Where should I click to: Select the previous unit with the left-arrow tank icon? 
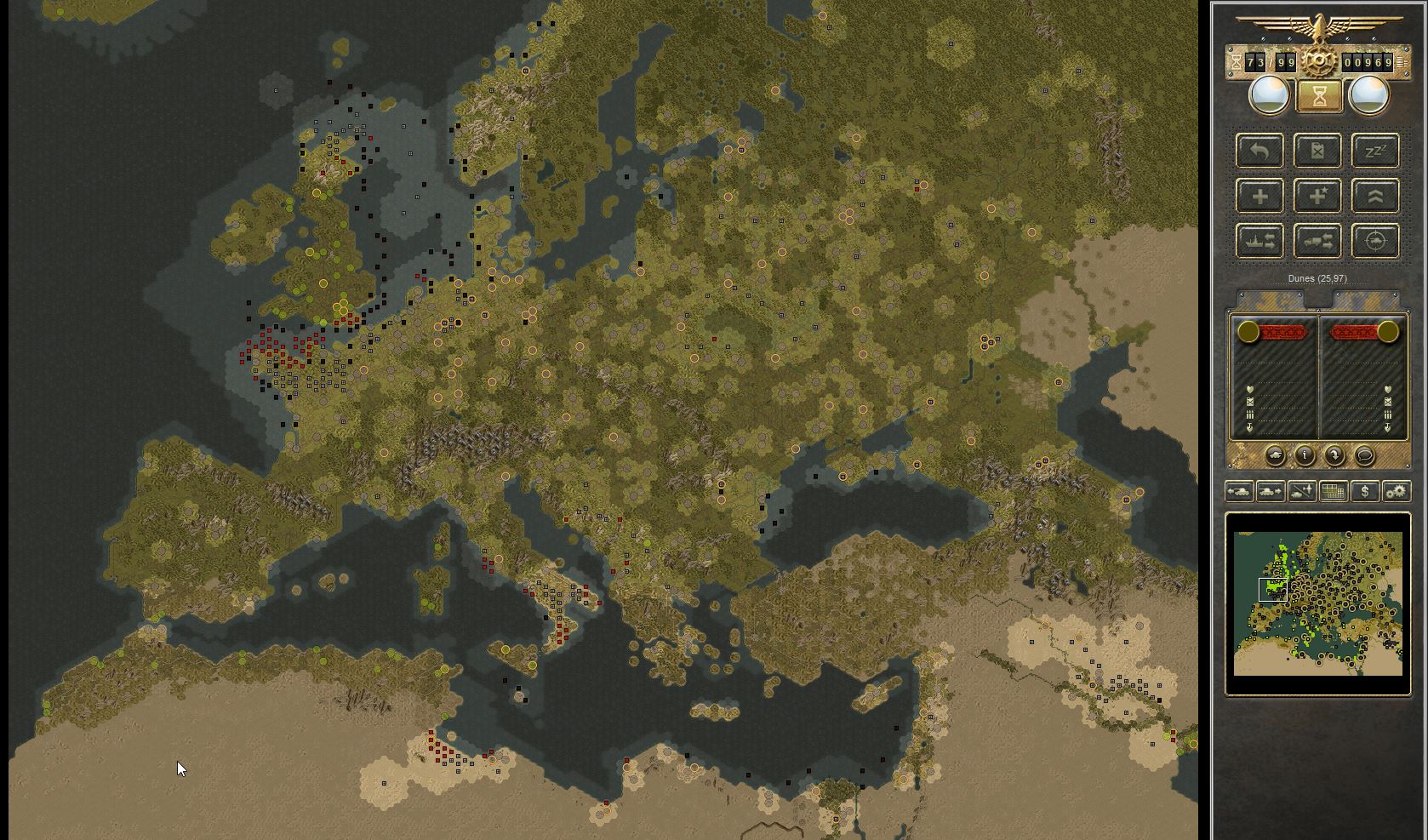[1238, 491]
